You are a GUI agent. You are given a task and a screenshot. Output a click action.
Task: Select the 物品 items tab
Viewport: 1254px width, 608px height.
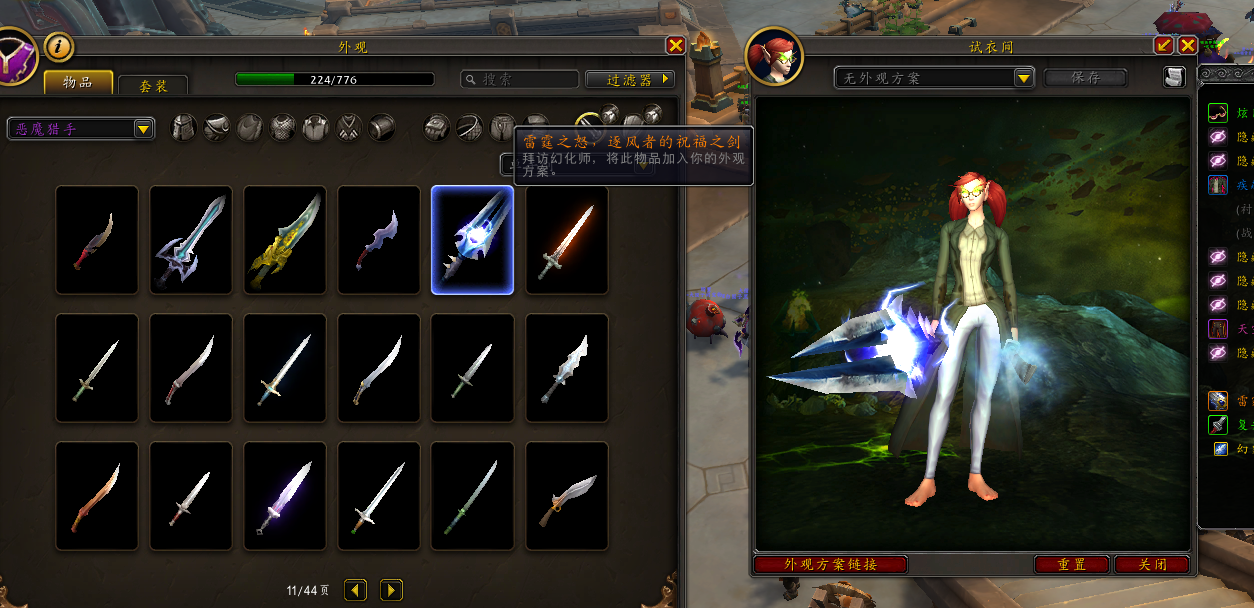pyautogui.click(x=78, y=82)
